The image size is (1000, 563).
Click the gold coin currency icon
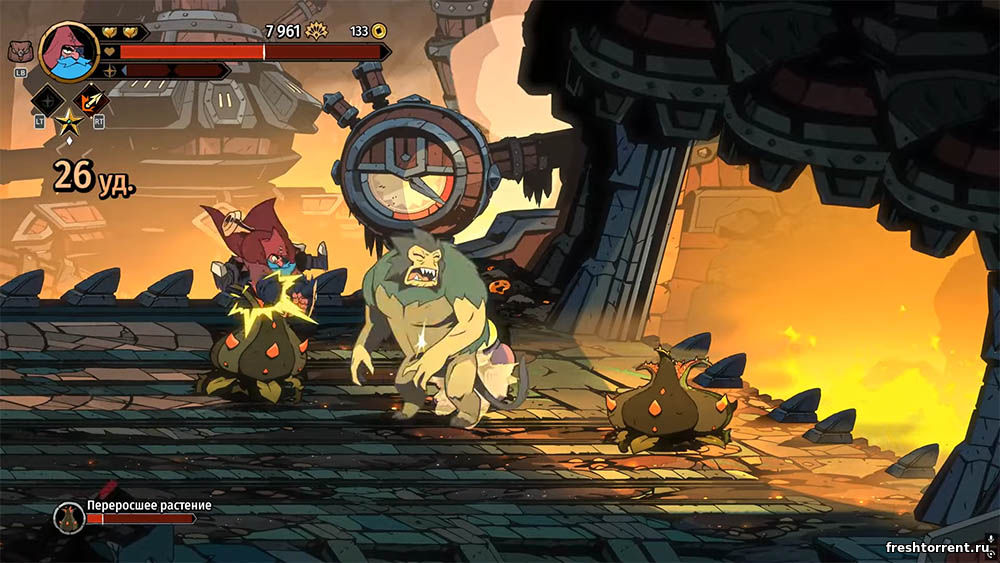coord(382,31)
